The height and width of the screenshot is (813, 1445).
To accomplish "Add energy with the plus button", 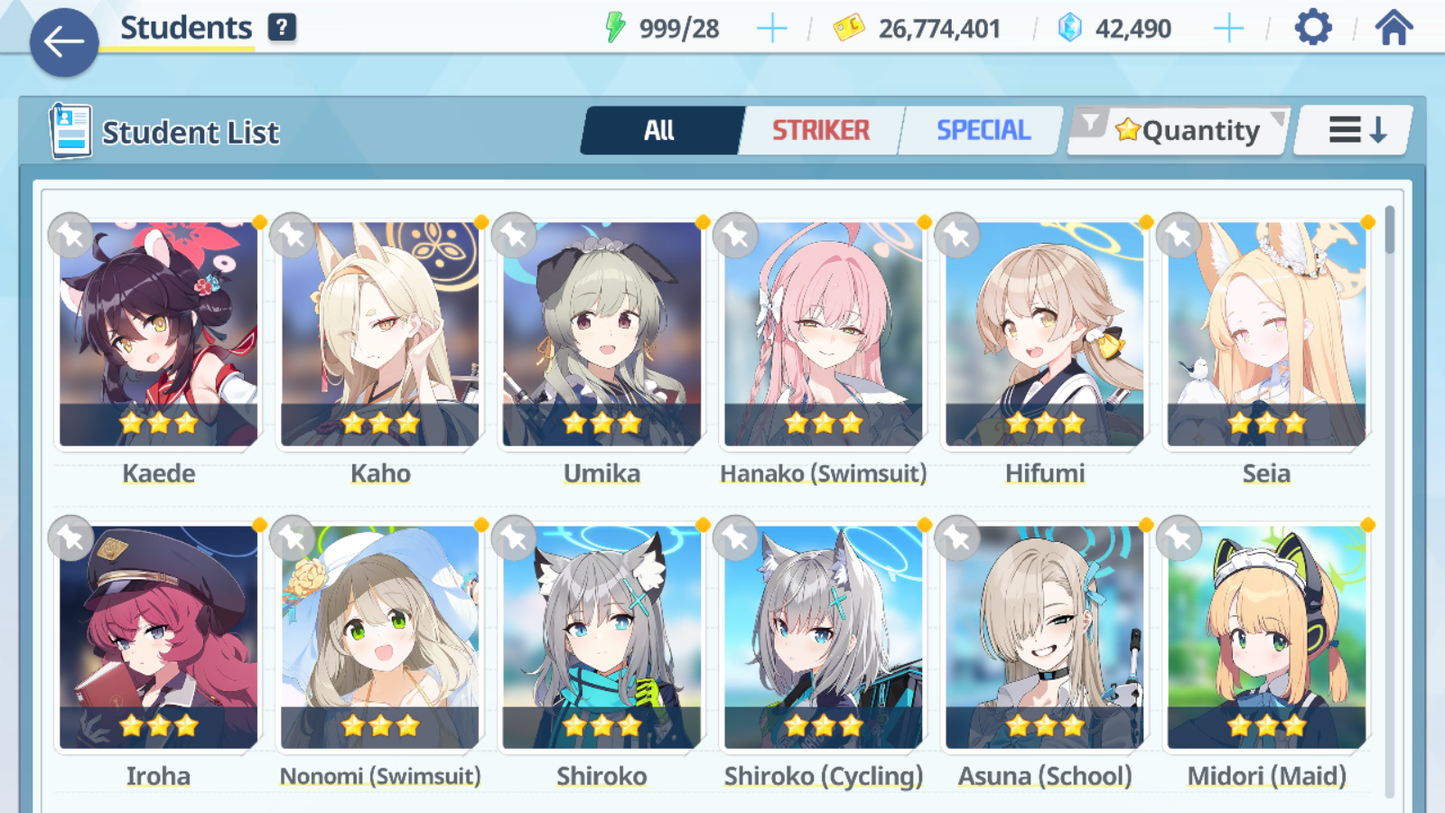I will (771, 28).
